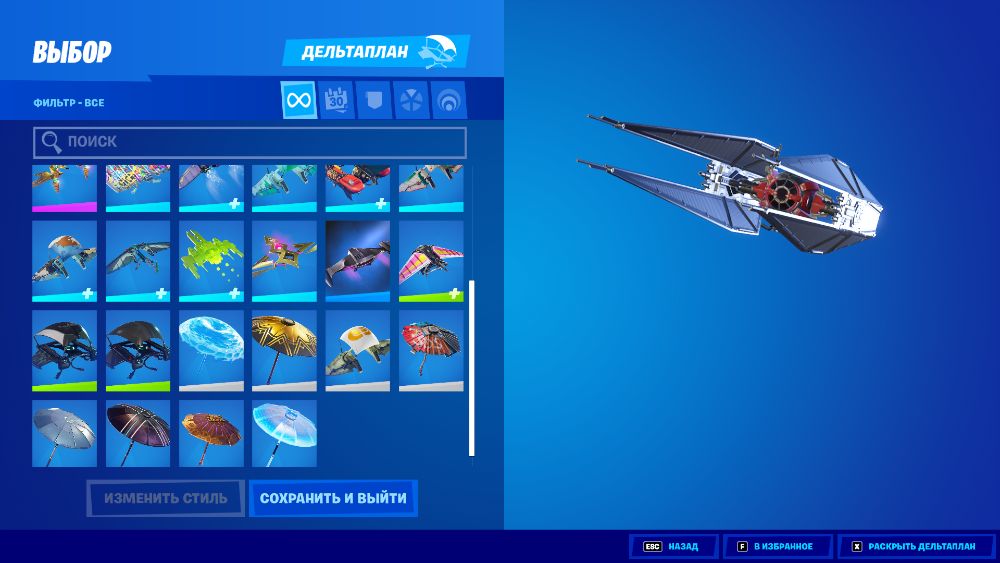Viewport: 1000px width, 563px height.
Task: Select the concentric-arcs filter tab
Action: tap(449, 100)
